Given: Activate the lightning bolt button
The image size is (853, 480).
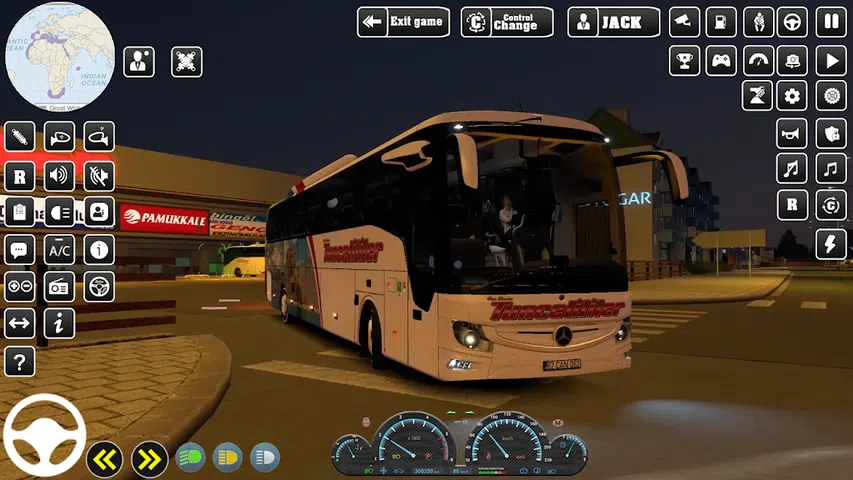Looking at the screenshot, I should coord(831,244).
